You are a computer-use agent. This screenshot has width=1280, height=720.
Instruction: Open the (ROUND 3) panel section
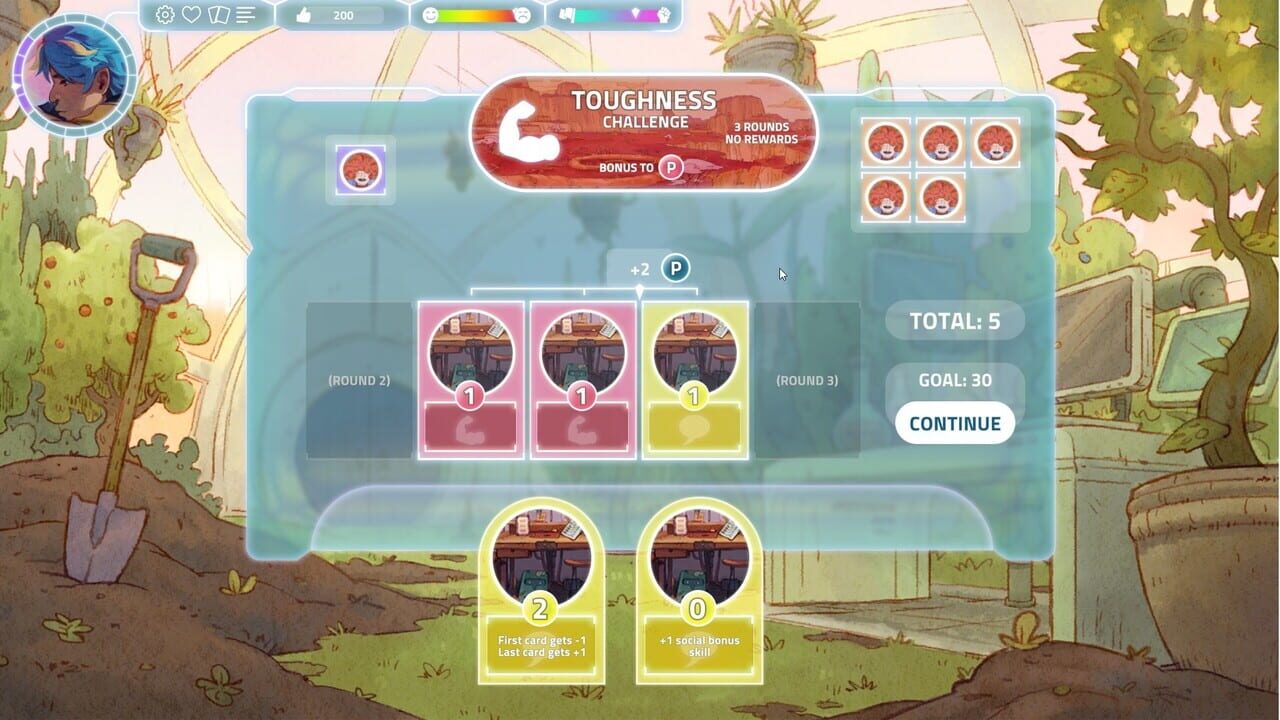[808, 380]
